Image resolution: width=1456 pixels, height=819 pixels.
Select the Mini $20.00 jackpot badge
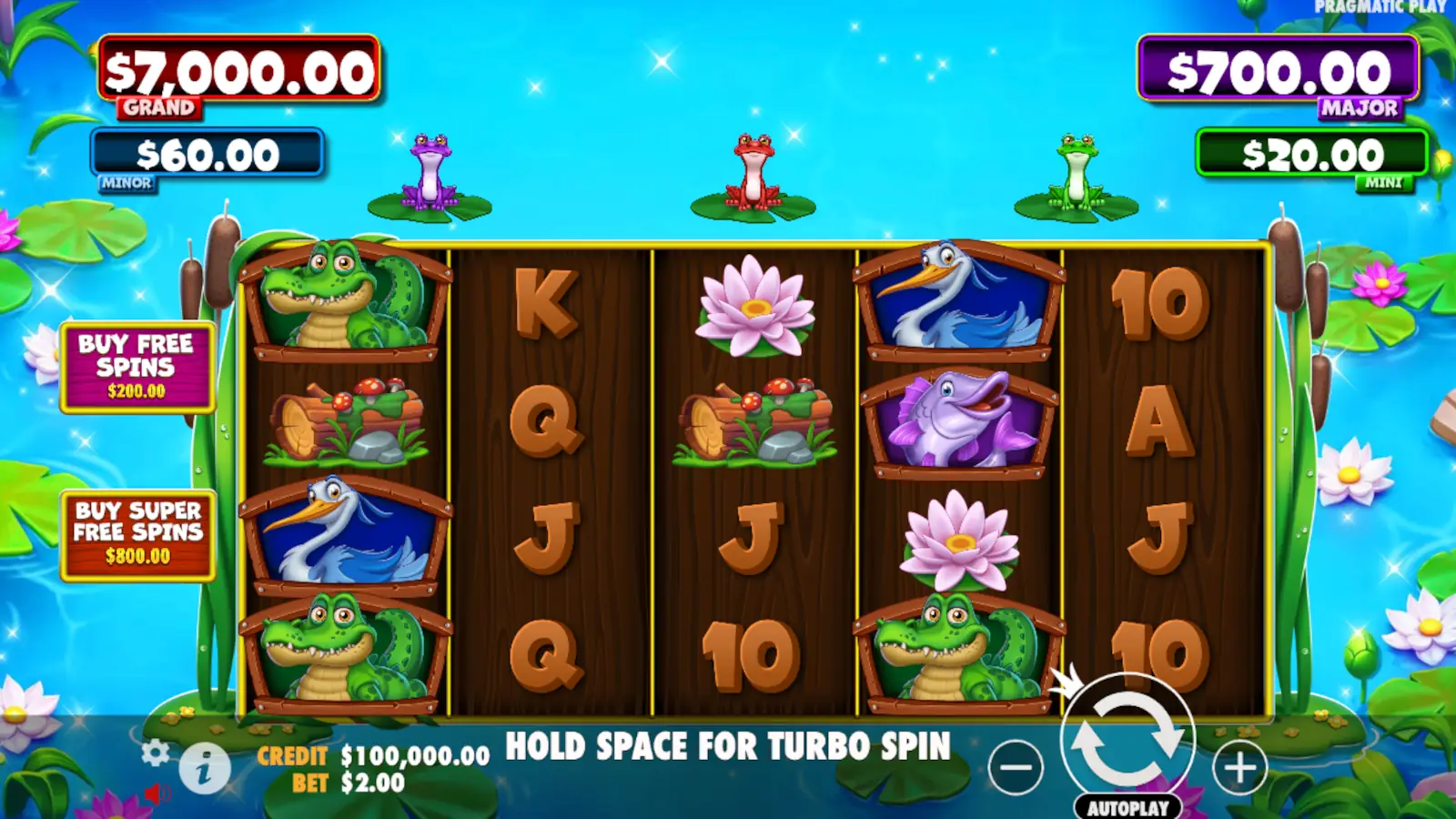click(x=1314, y=151)
